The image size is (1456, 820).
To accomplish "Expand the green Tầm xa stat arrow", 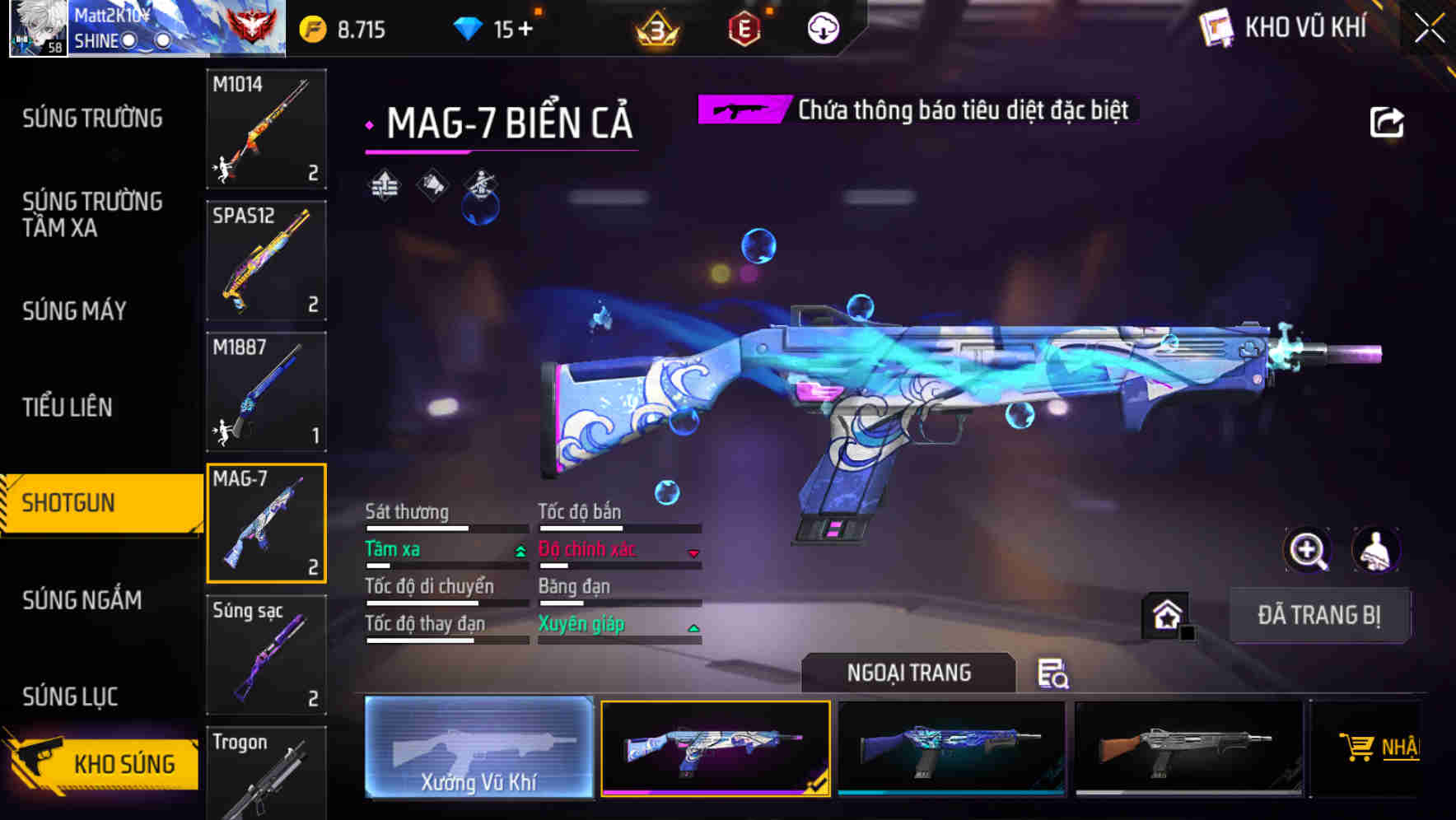I will tap(519, 551).
